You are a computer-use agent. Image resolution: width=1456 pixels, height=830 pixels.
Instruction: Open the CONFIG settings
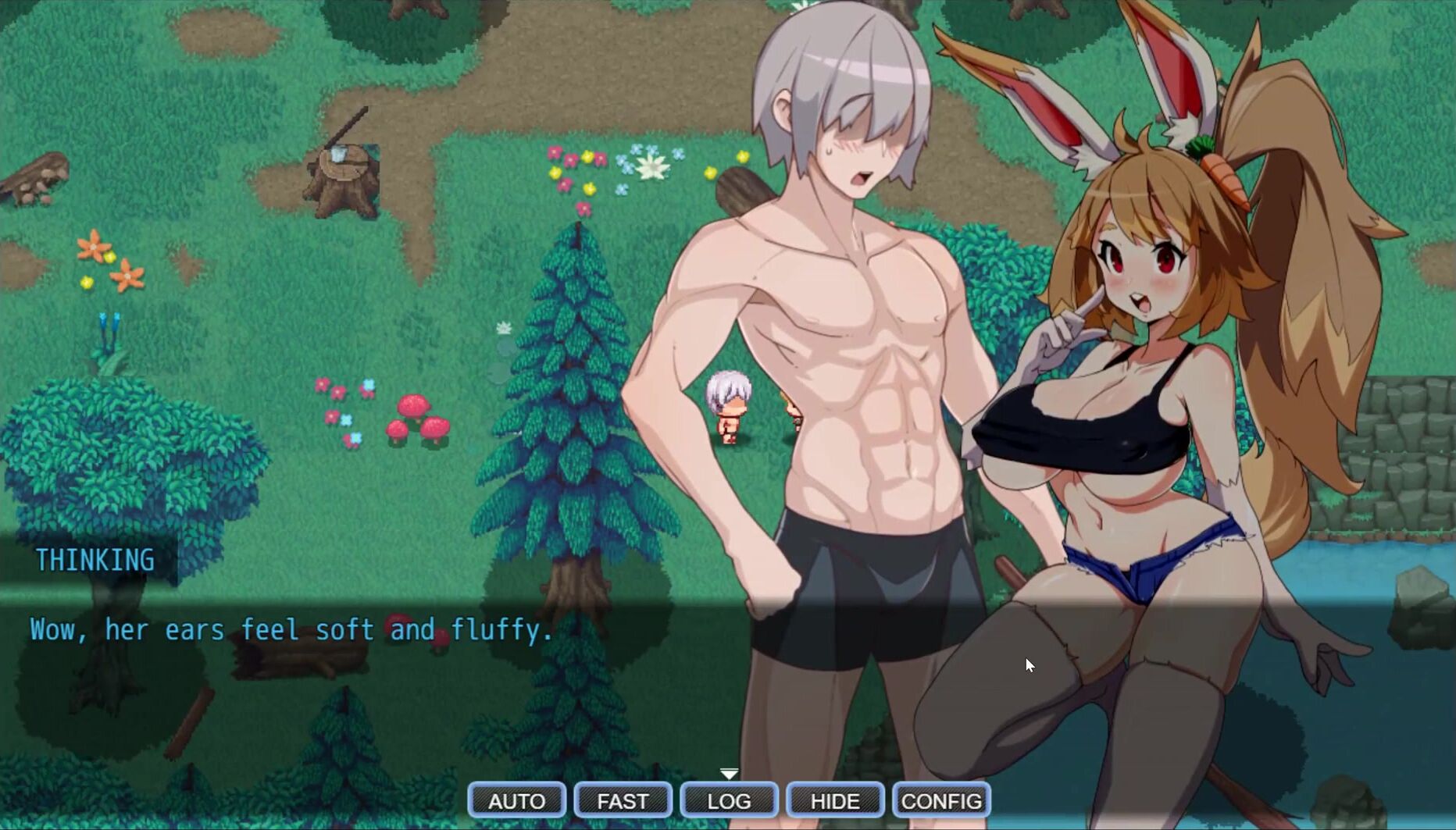point(941,800)
